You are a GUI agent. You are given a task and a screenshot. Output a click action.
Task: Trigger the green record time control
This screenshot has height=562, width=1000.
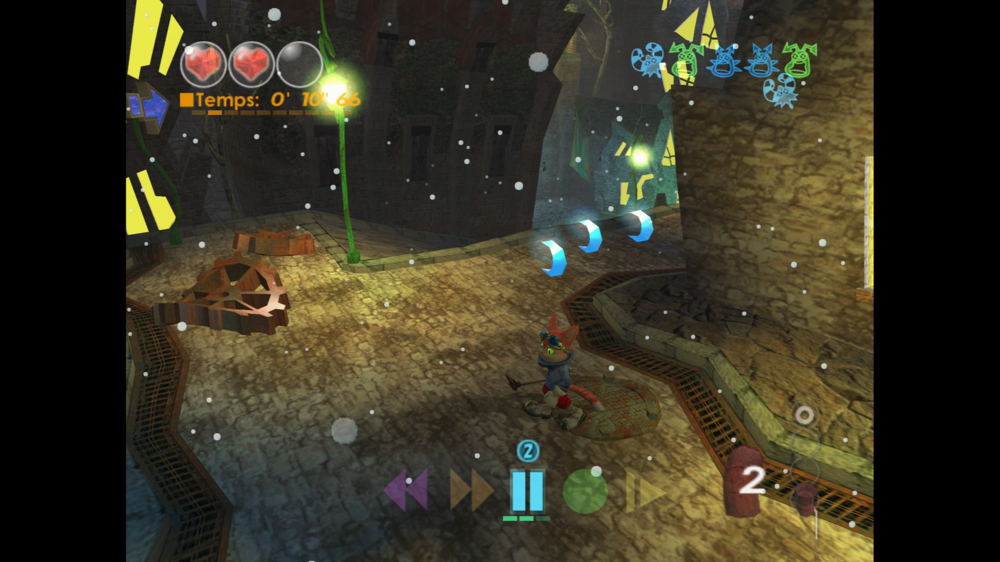point(585,491)
